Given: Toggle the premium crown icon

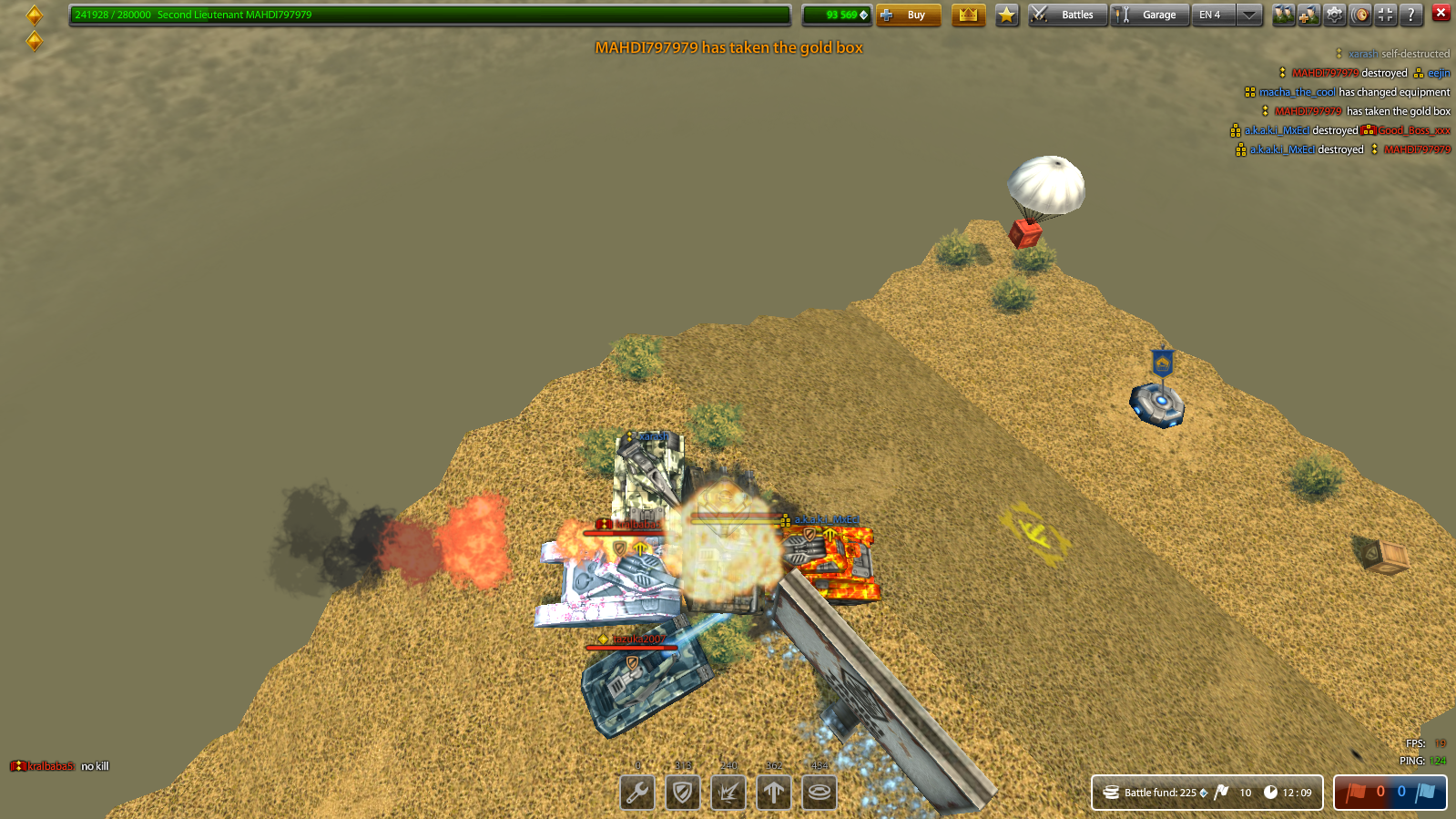Looking at the screenshot, I should (x=968, y=15).
